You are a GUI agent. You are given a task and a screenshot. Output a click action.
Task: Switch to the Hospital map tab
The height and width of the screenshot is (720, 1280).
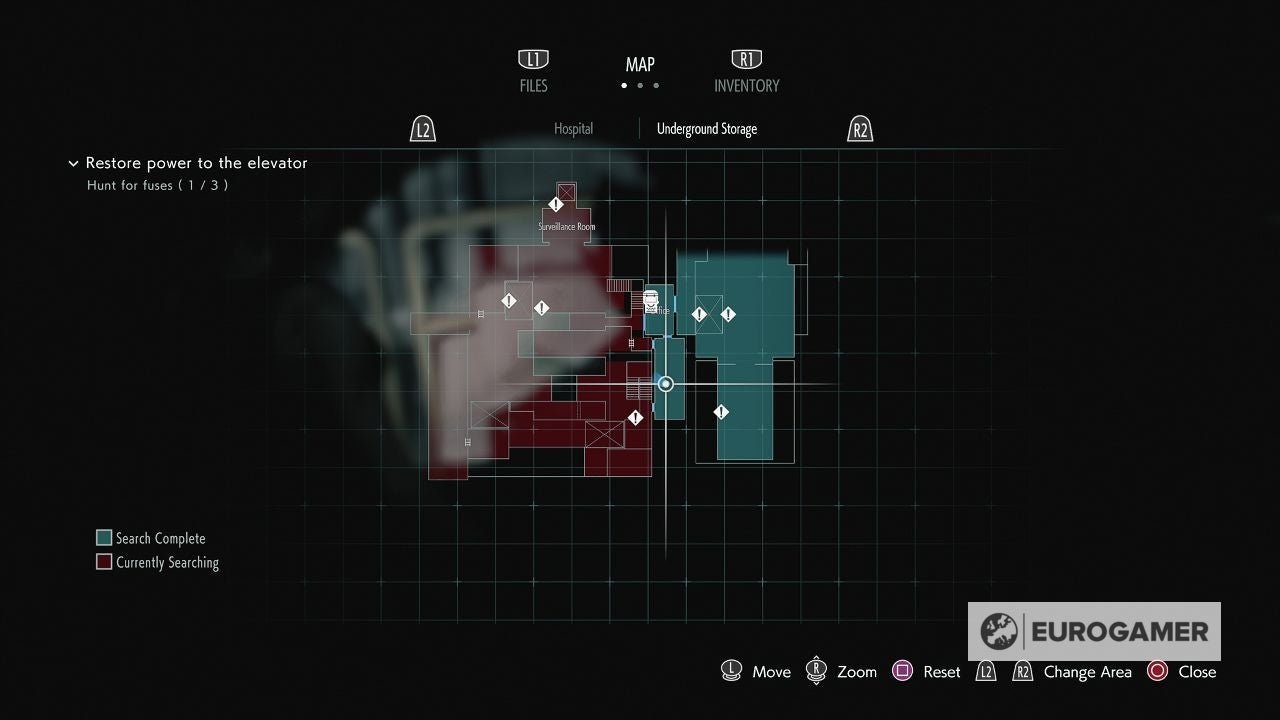[573, 128]
